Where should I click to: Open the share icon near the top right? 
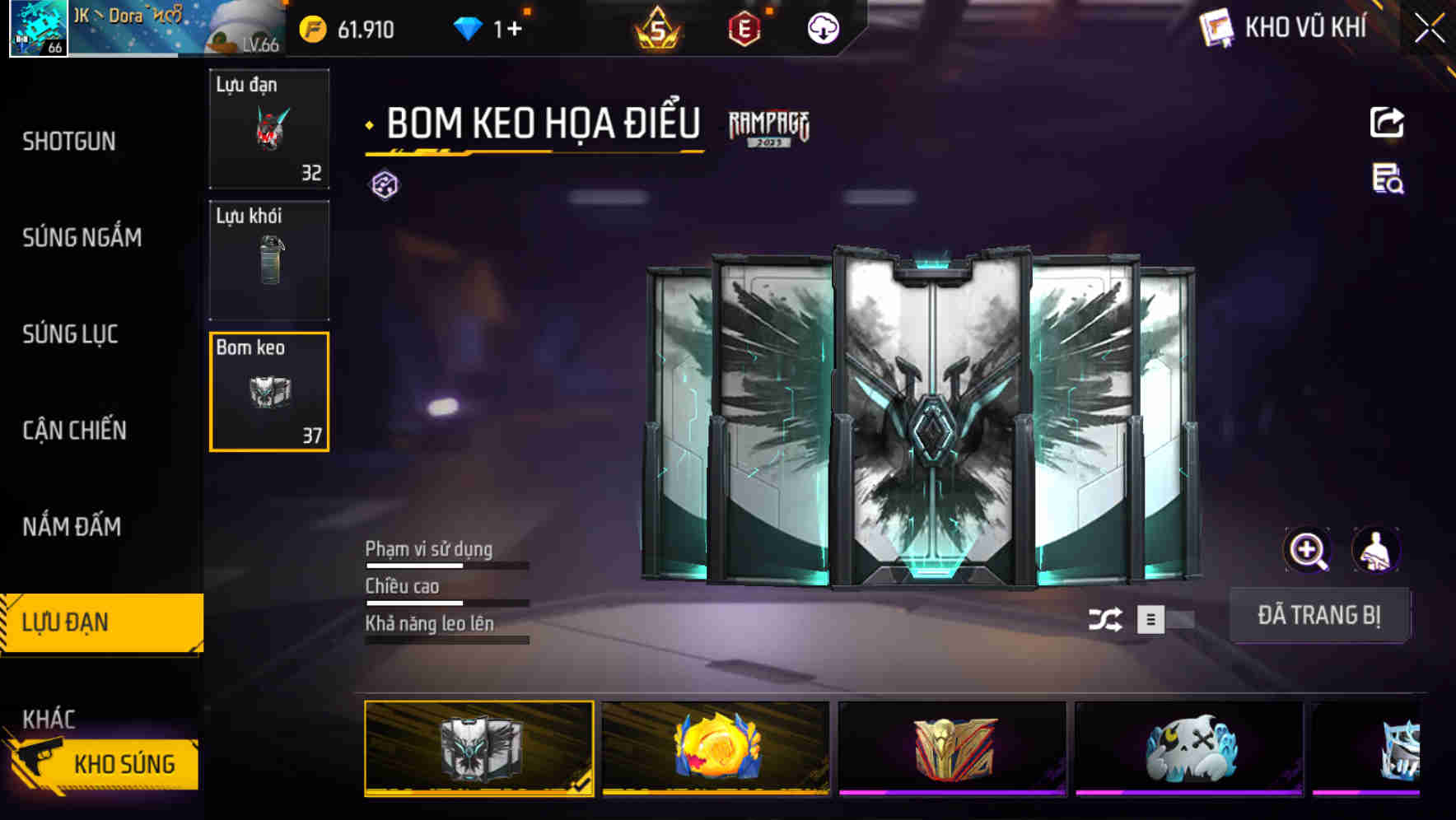(1386, 122)
